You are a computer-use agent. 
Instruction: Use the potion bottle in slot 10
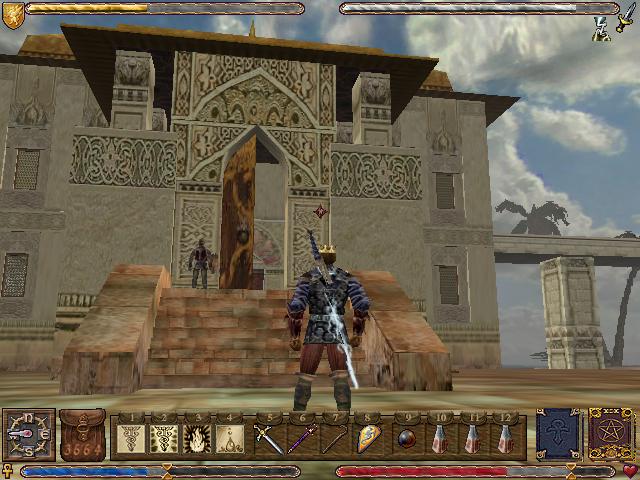click(439, 438)
